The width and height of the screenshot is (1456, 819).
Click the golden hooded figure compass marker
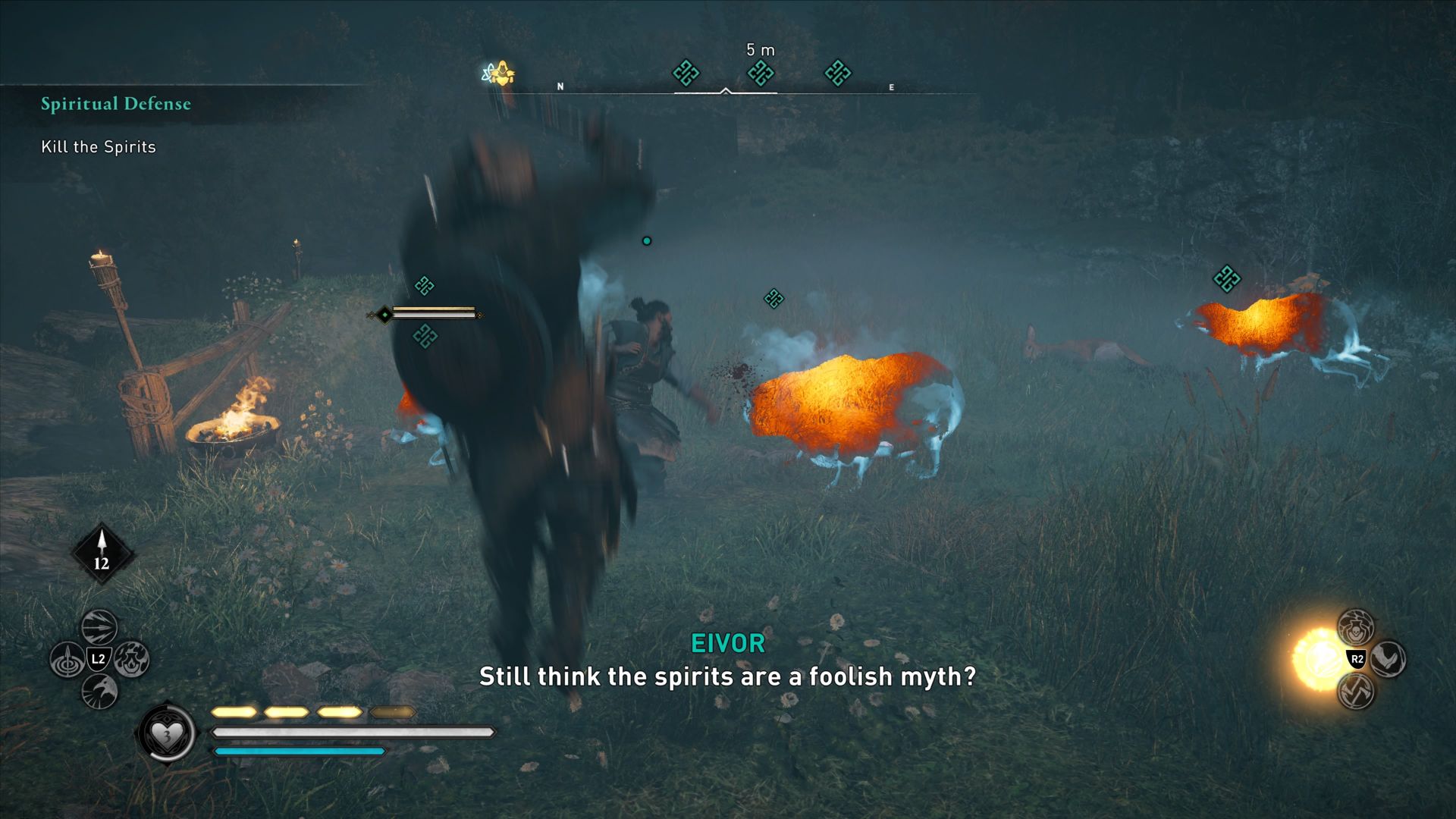(x=500, y=74)
